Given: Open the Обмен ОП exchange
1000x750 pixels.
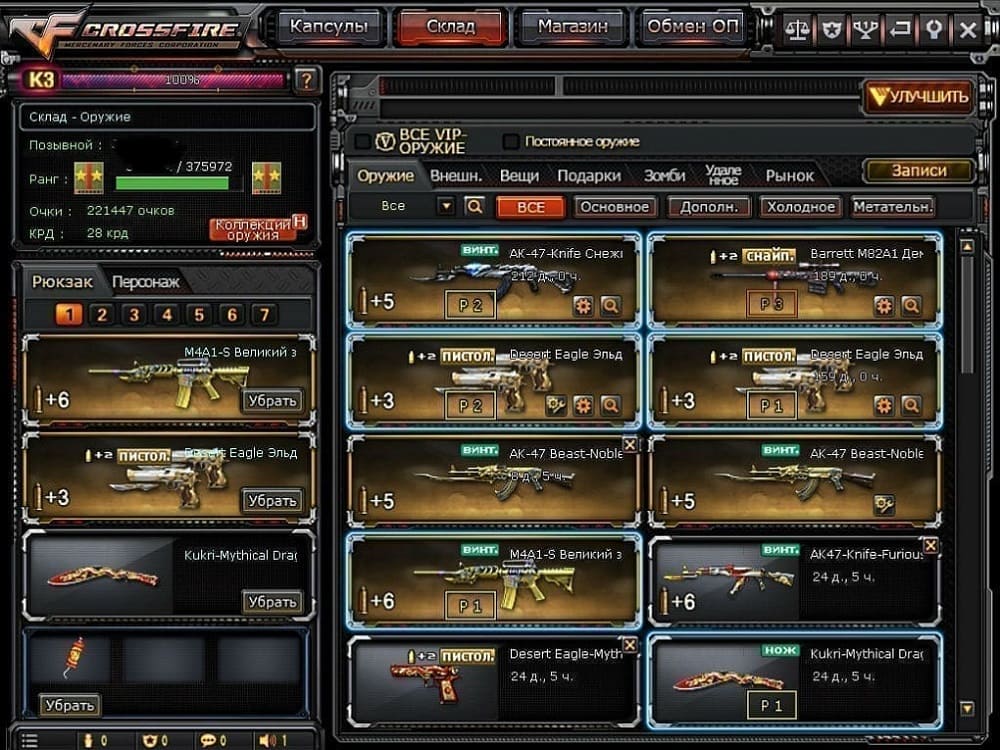Looking at the screenshot, I should pyautogui.click(x=693, y=27).
